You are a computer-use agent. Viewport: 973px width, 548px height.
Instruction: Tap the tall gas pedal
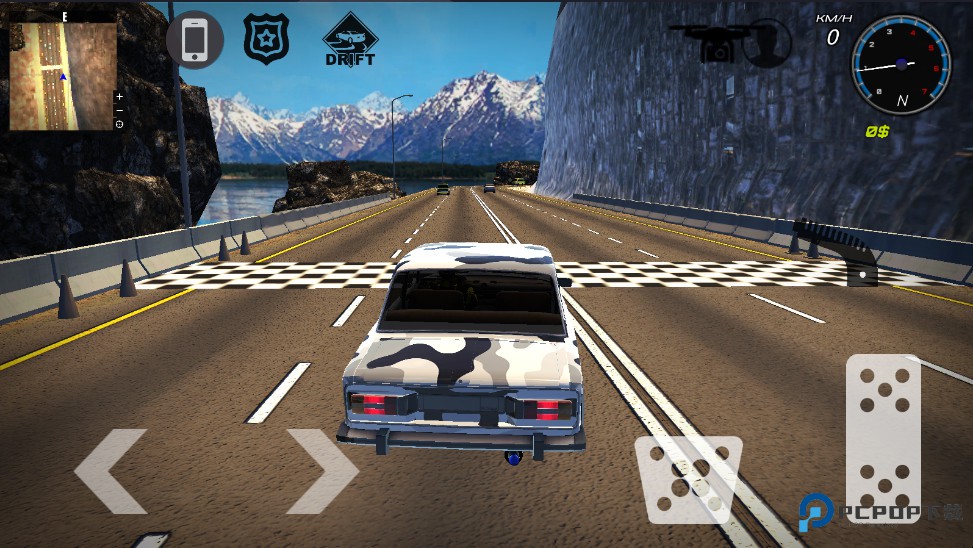click(883, 437)
